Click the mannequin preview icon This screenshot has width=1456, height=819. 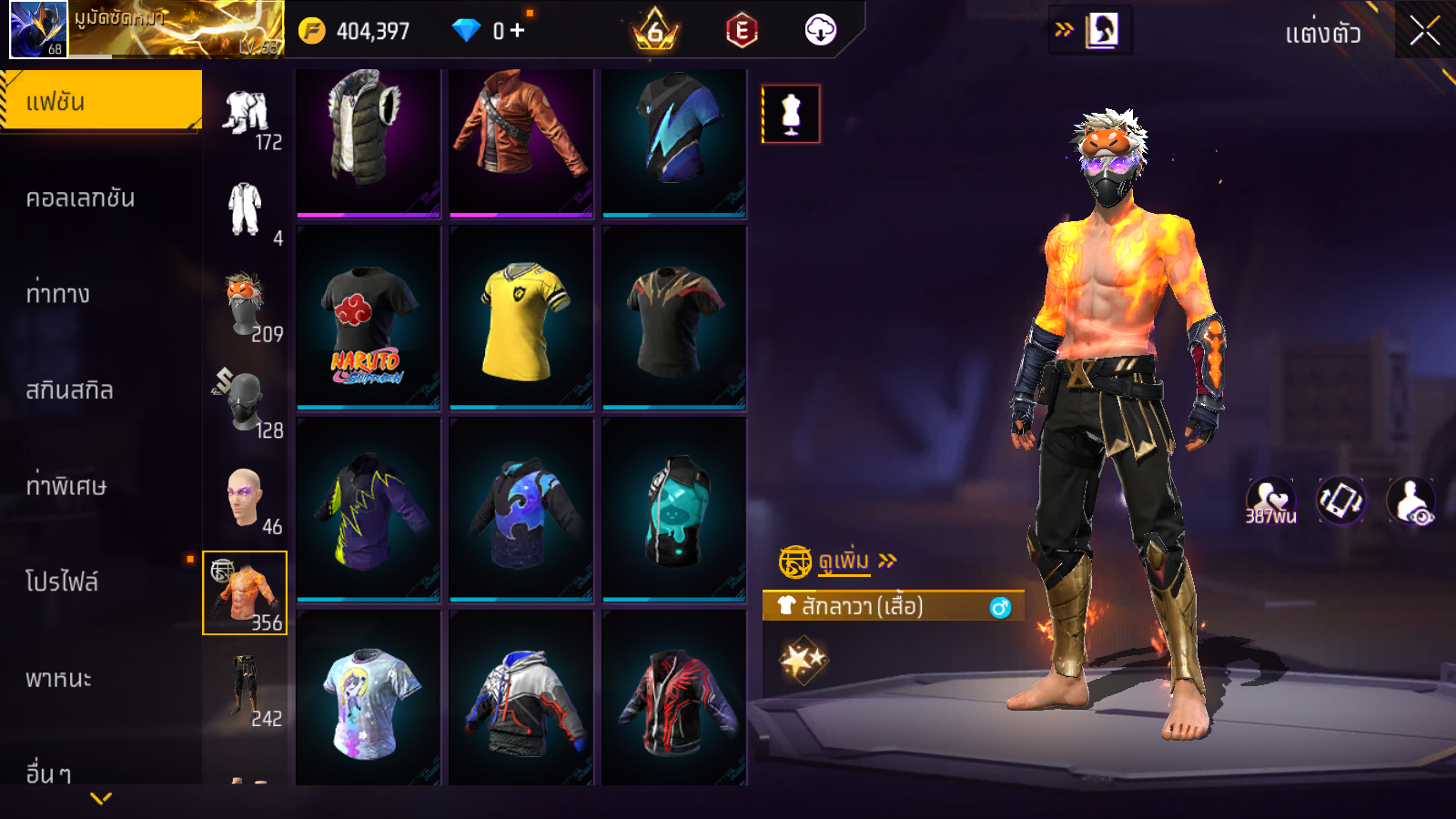pyautogui.click(x=791, y=115)
